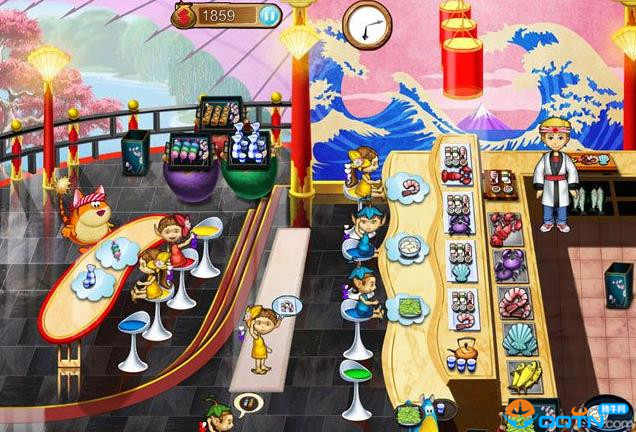Pick the purple crab ingredient tile
Screen dimensions: 636x432
509,265
